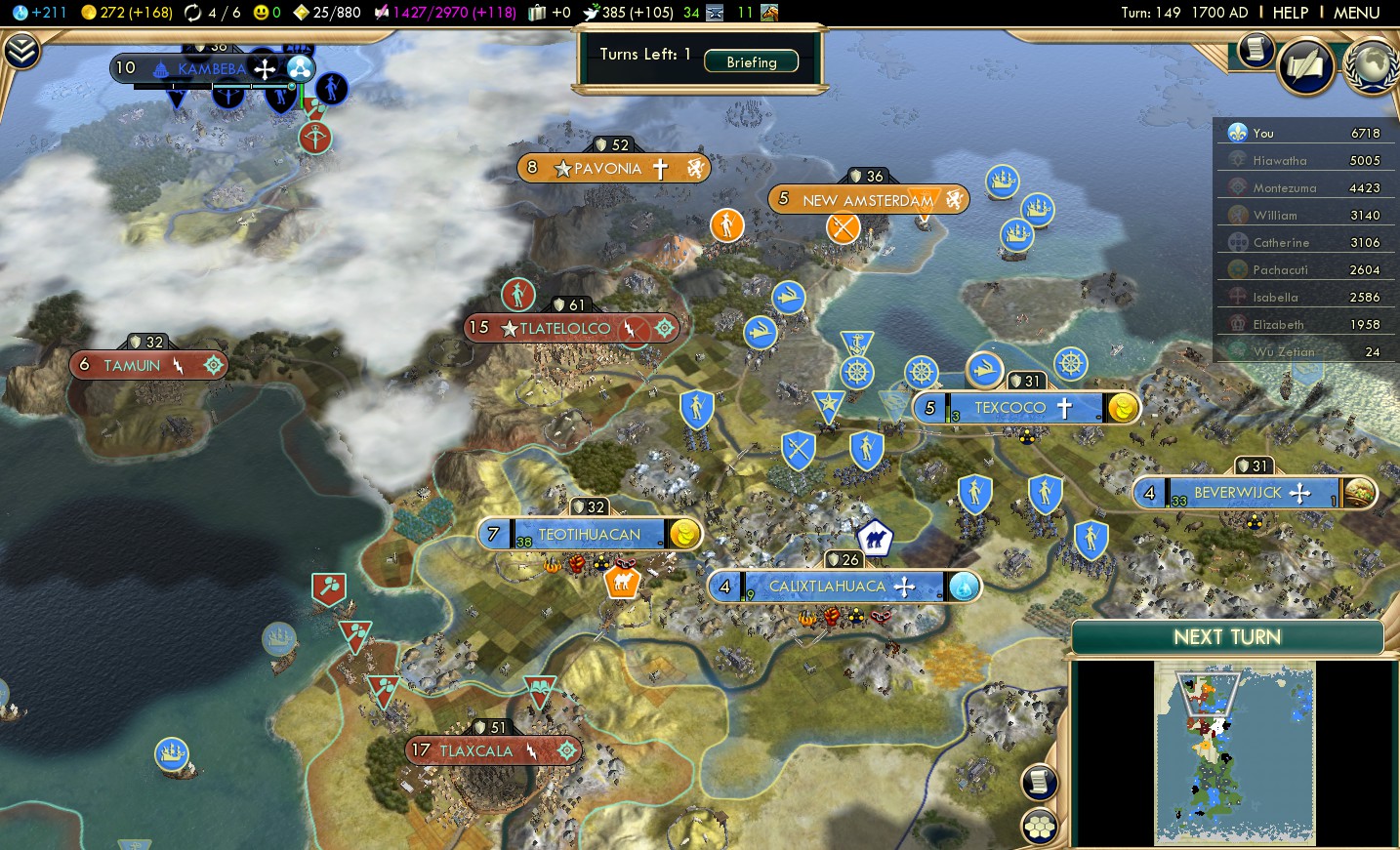Select the Pavonia city-state banner

607,169
